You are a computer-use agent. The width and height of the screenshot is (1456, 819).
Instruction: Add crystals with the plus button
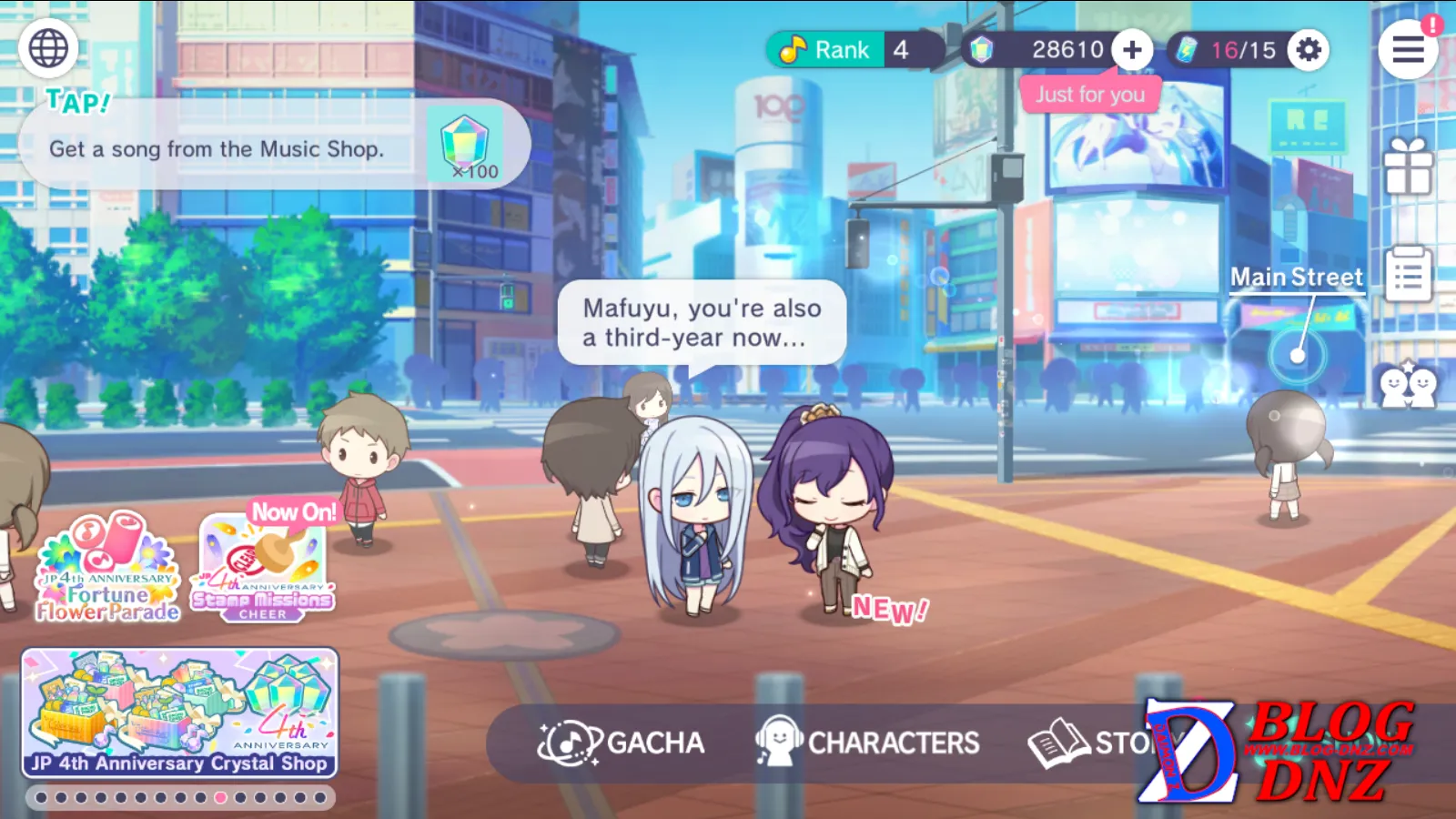(1132, 50)
